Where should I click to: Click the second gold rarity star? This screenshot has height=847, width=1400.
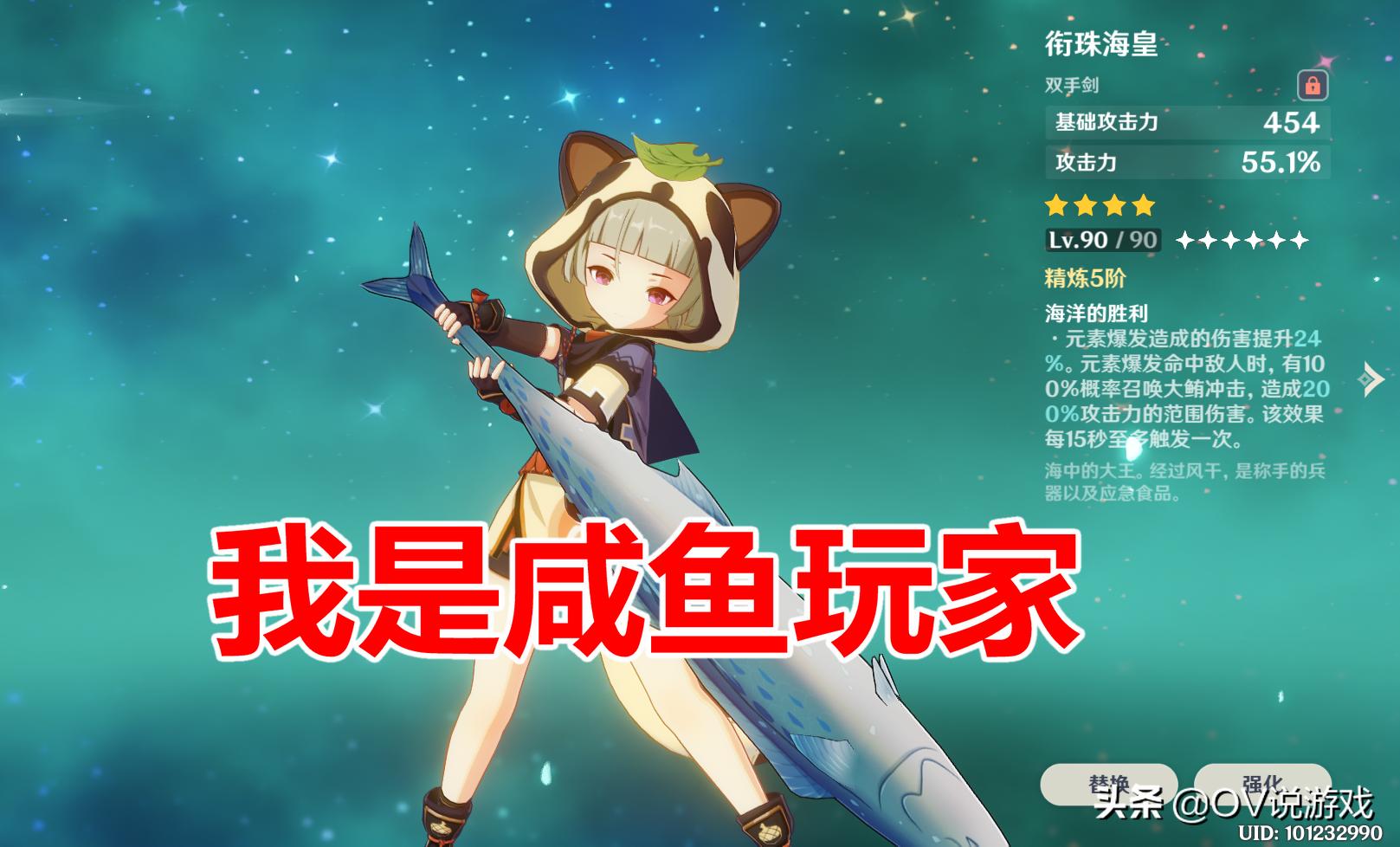pos(1085,205)
